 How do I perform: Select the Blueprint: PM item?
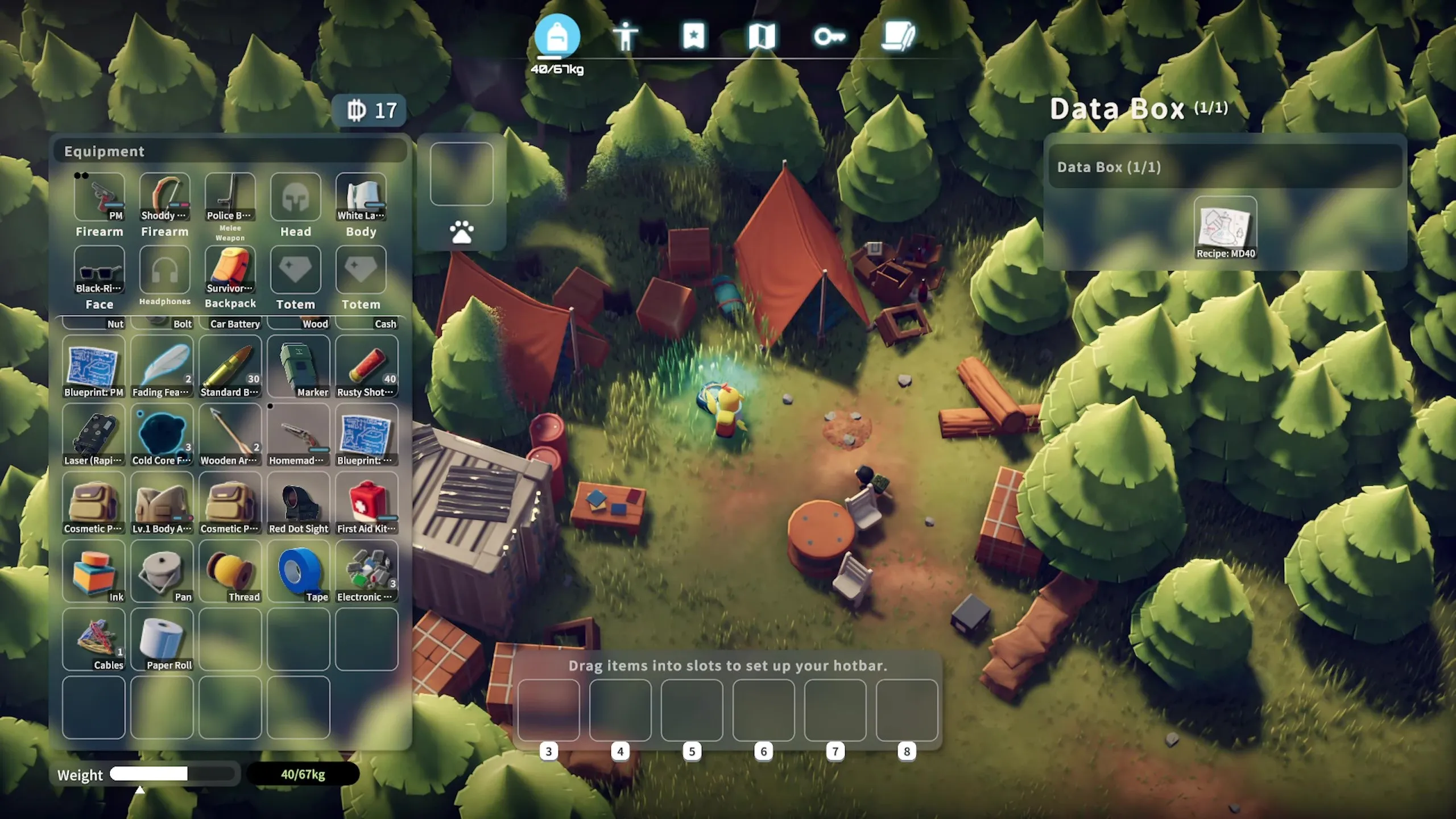click(x=94, y=366)
